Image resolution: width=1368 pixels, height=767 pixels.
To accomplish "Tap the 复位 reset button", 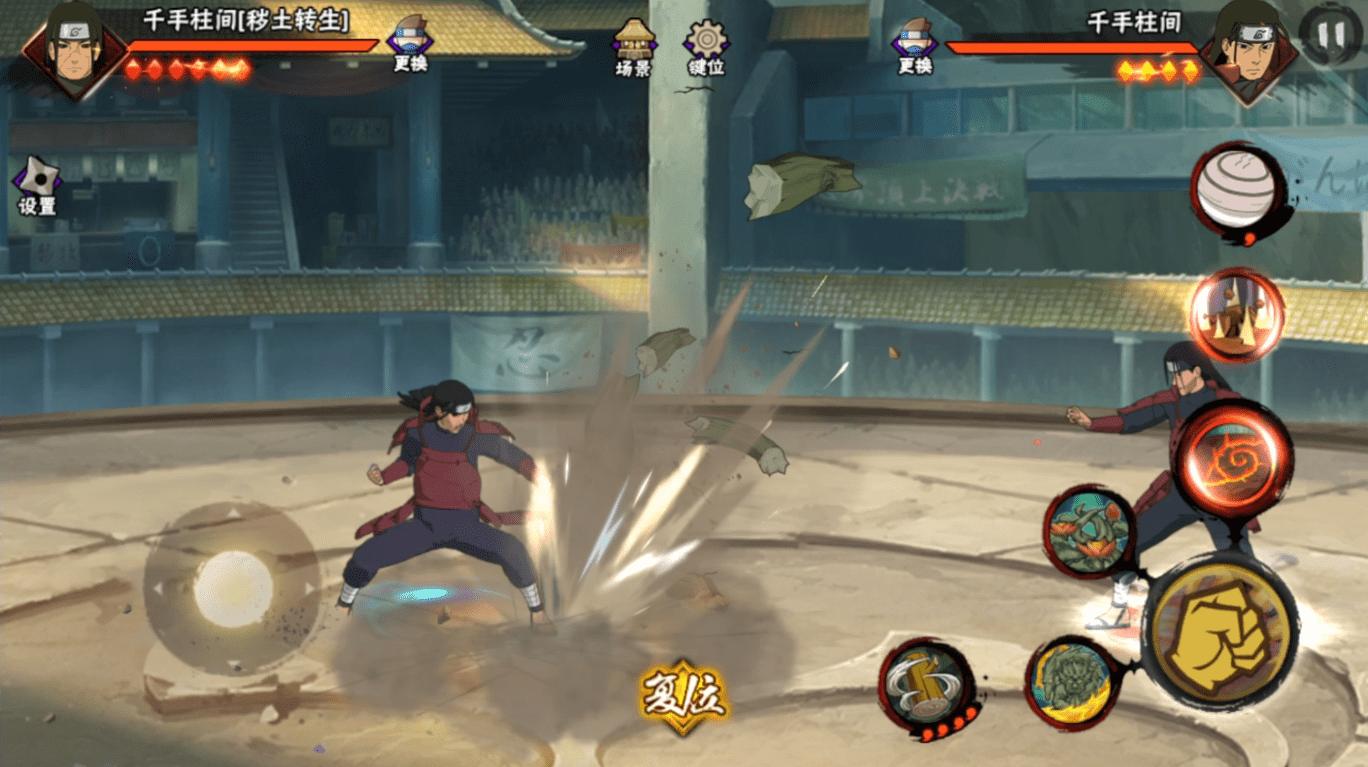I will click(684, 695).
